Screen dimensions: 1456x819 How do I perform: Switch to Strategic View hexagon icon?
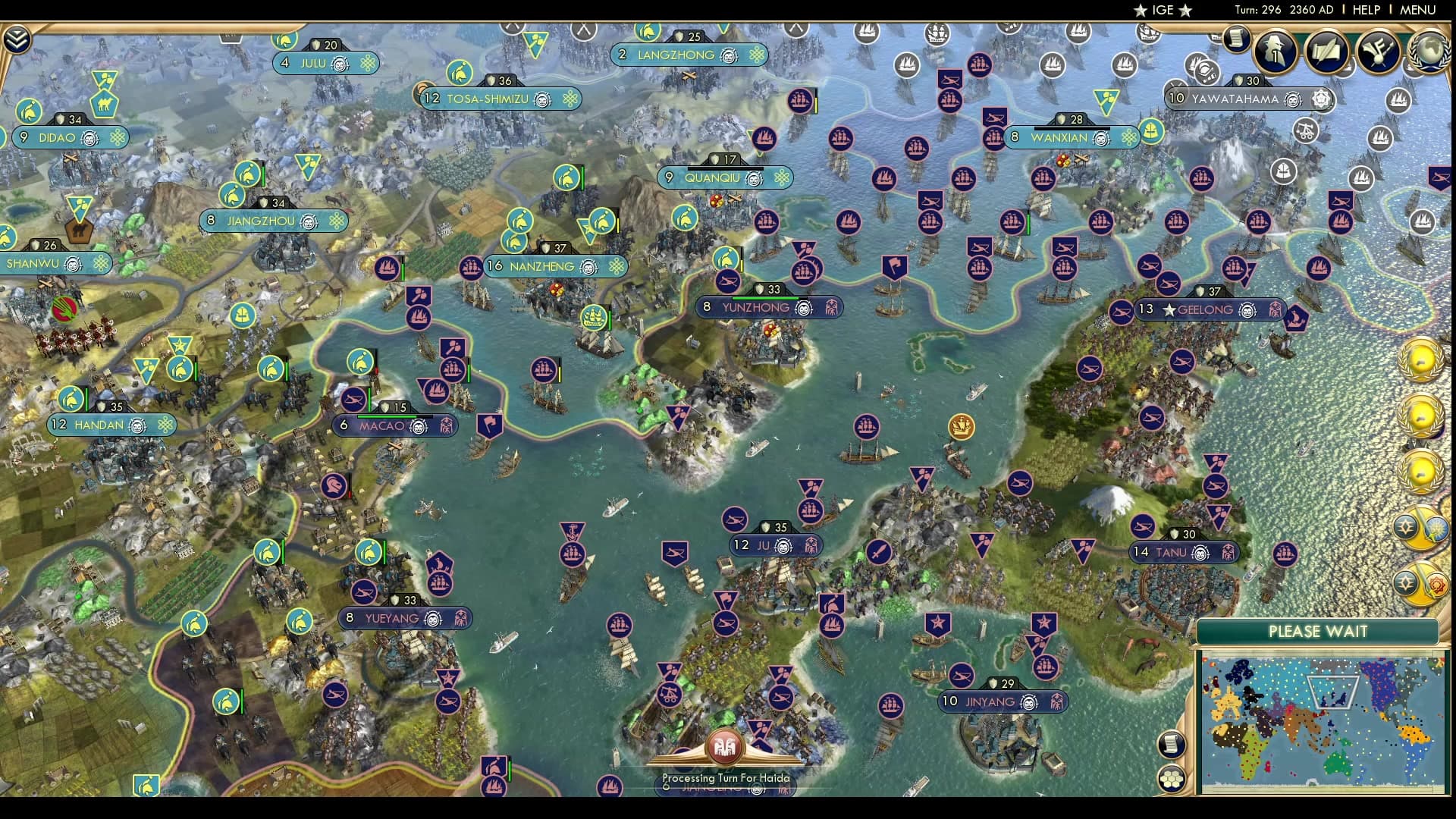click(x=1172, y=779)
